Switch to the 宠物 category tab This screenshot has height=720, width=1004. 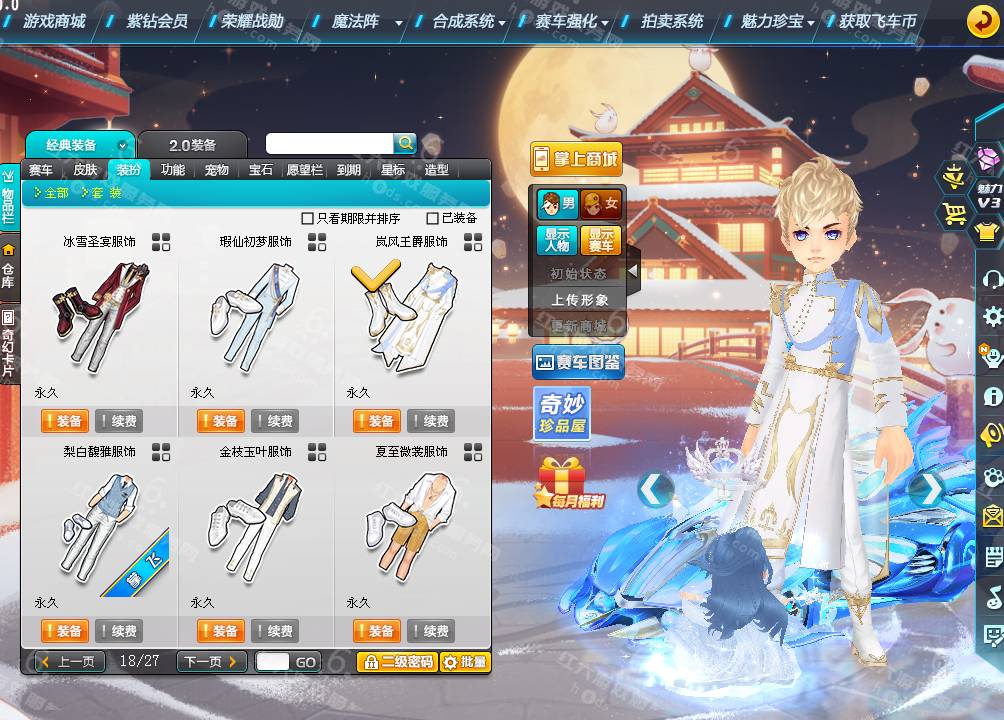(217, 170)
